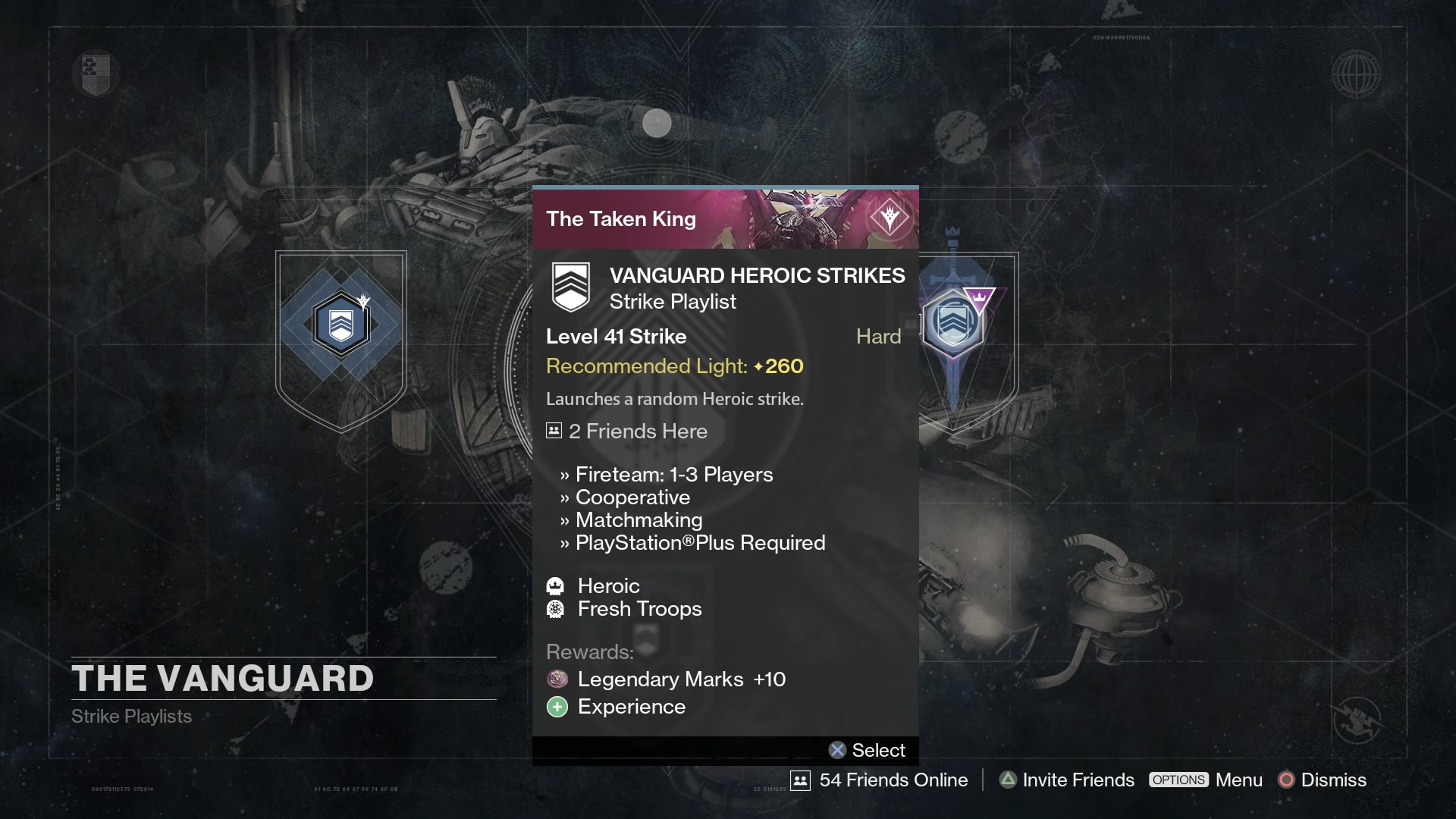
Task: Toggle the Hard difficulty setting
Action: point(877,336)
